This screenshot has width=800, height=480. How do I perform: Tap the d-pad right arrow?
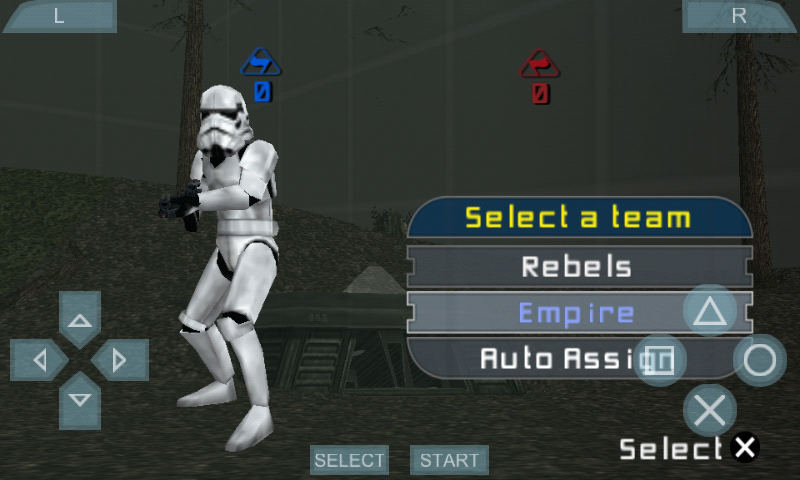click(x=120, y=360)
